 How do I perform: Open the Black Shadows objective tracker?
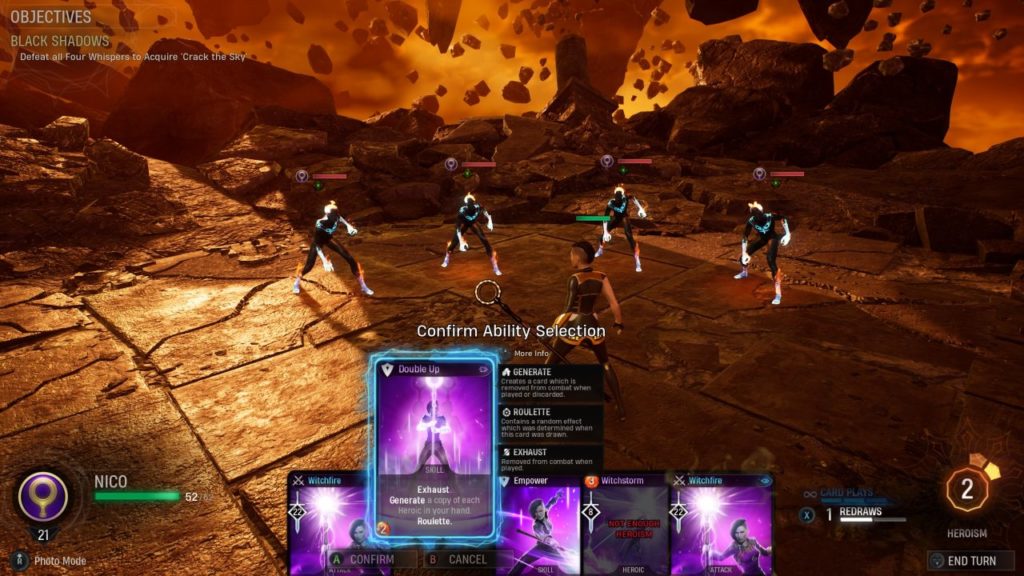click(60, 41)
